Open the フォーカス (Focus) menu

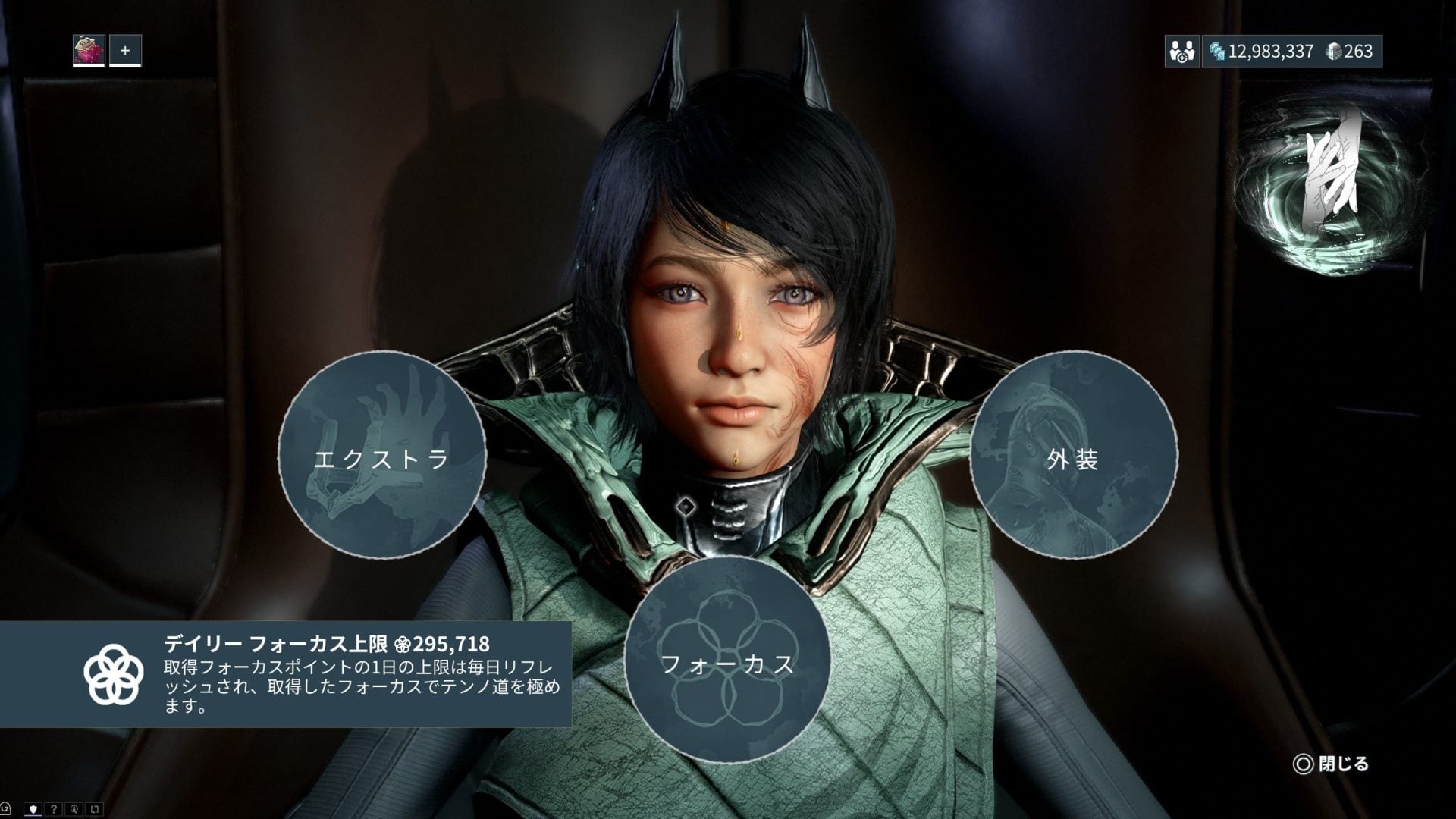tap(727, 661)
